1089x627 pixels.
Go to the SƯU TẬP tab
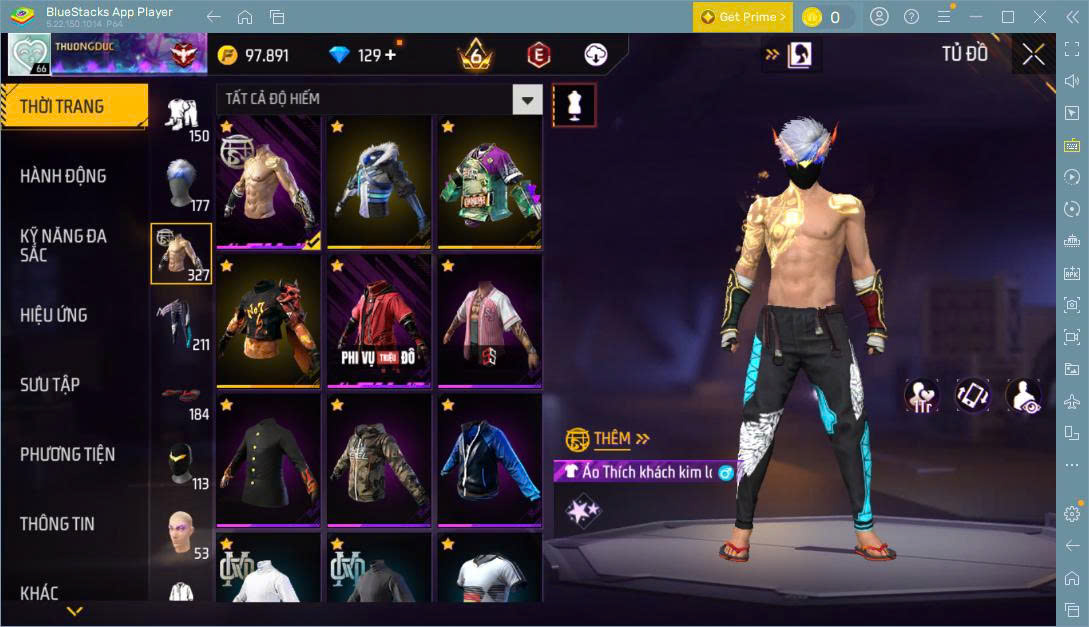[x=50, y=385]
